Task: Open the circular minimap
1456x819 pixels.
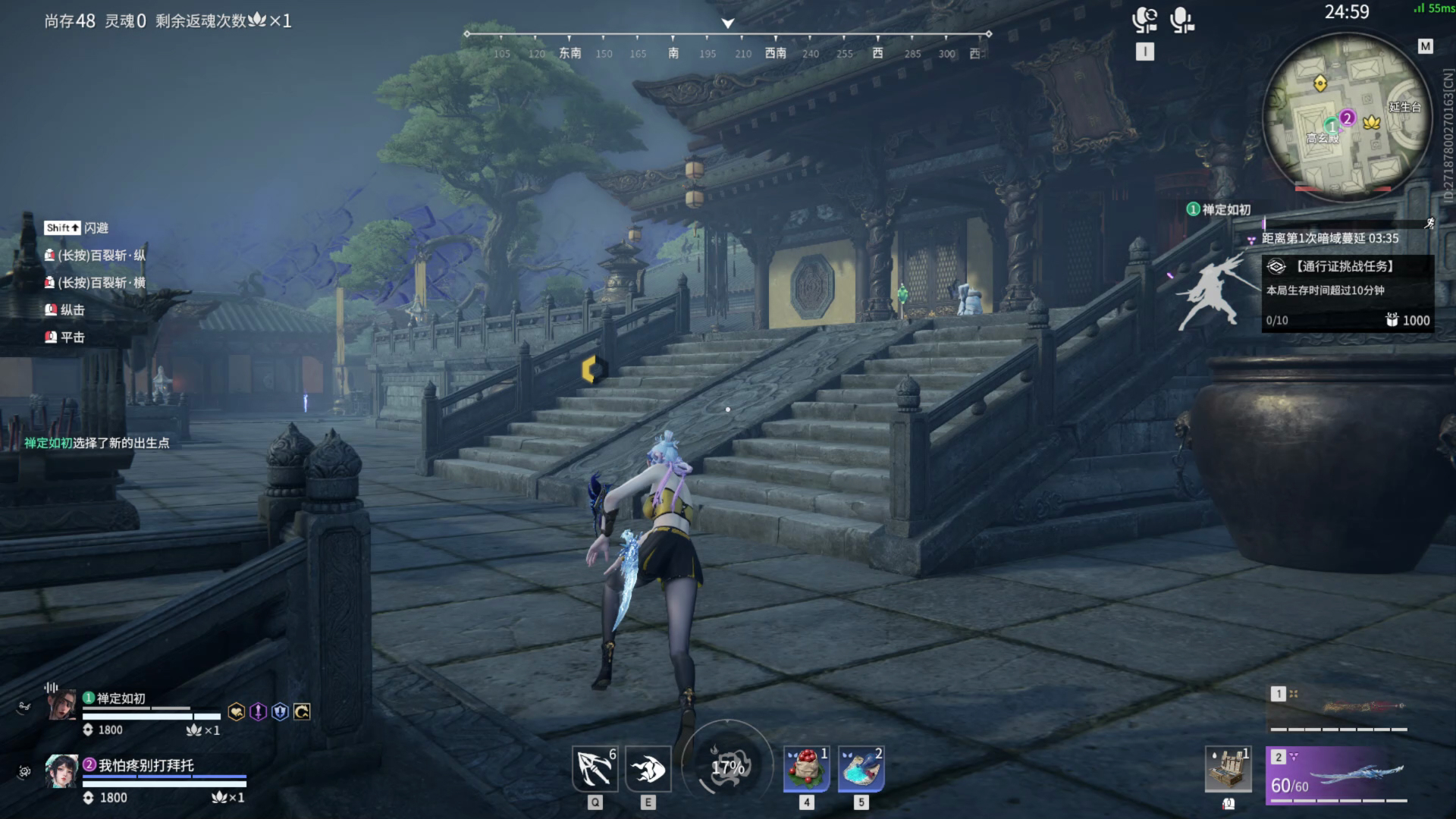Action: [x=1346, y=121]
